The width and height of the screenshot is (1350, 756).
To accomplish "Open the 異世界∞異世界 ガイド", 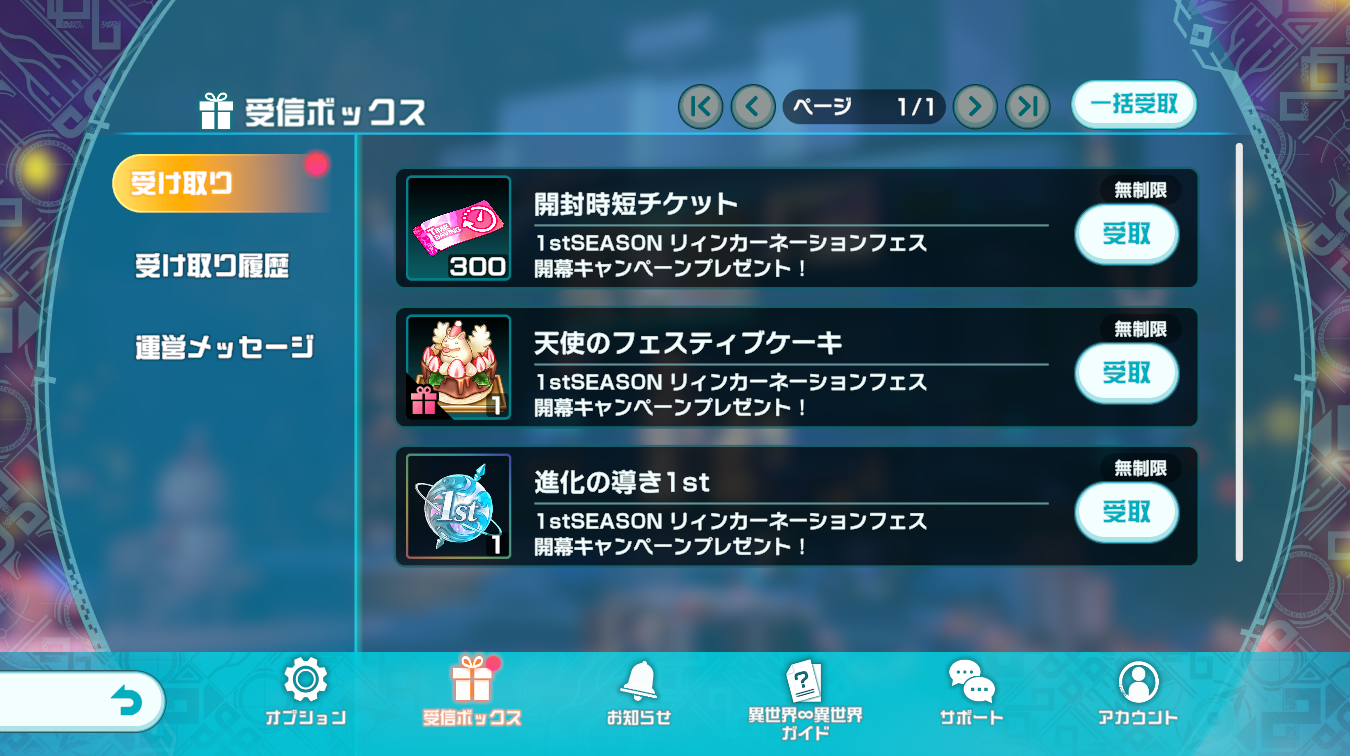I will tap(805, 697).
